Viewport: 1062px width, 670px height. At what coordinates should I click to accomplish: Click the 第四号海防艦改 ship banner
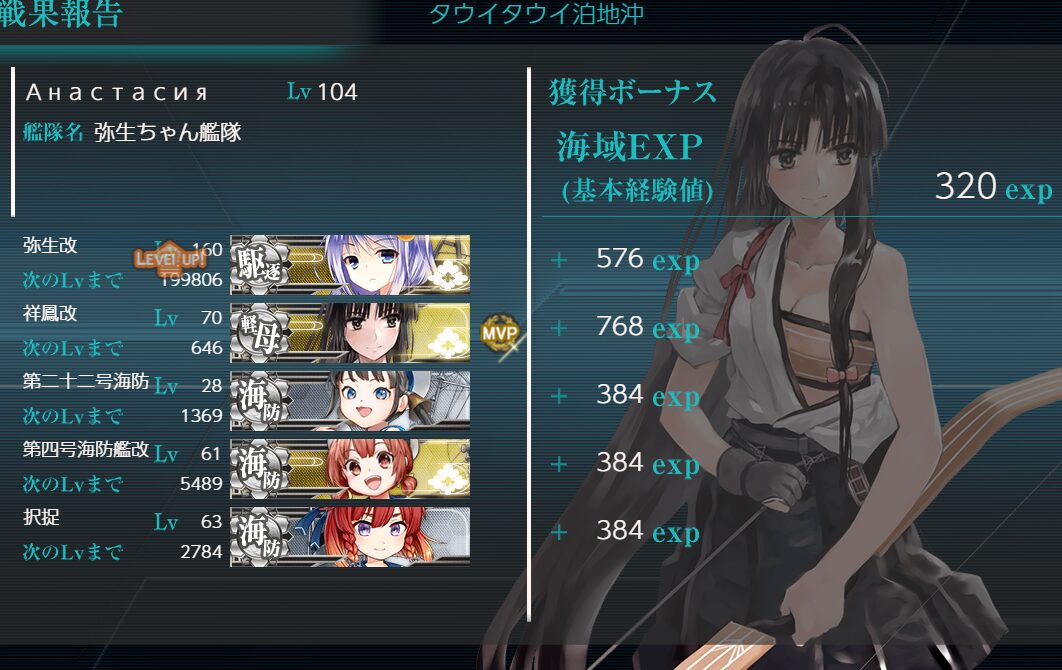(x=350, y=468)
